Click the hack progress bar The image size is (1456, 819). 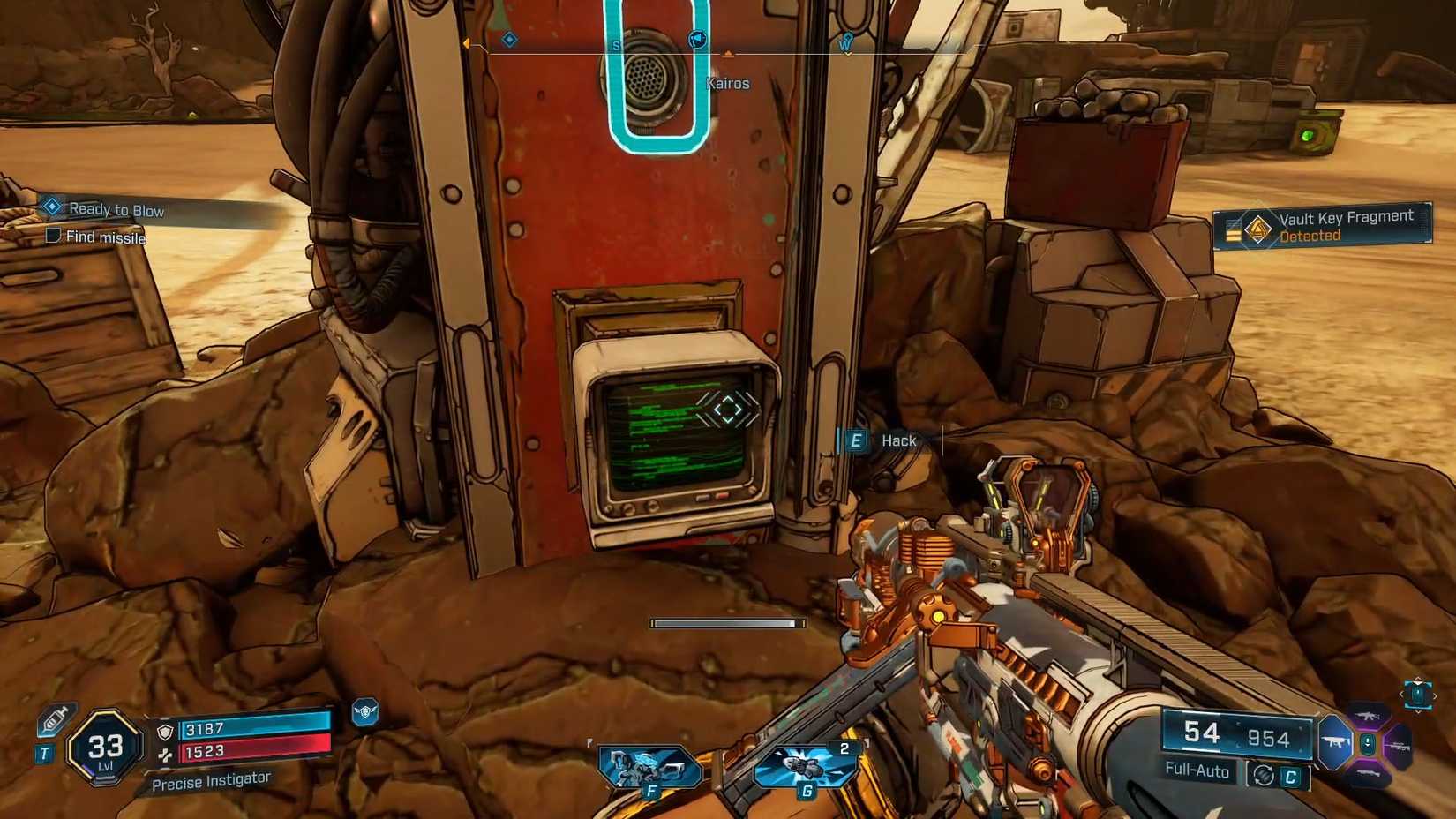pos(726,623)
